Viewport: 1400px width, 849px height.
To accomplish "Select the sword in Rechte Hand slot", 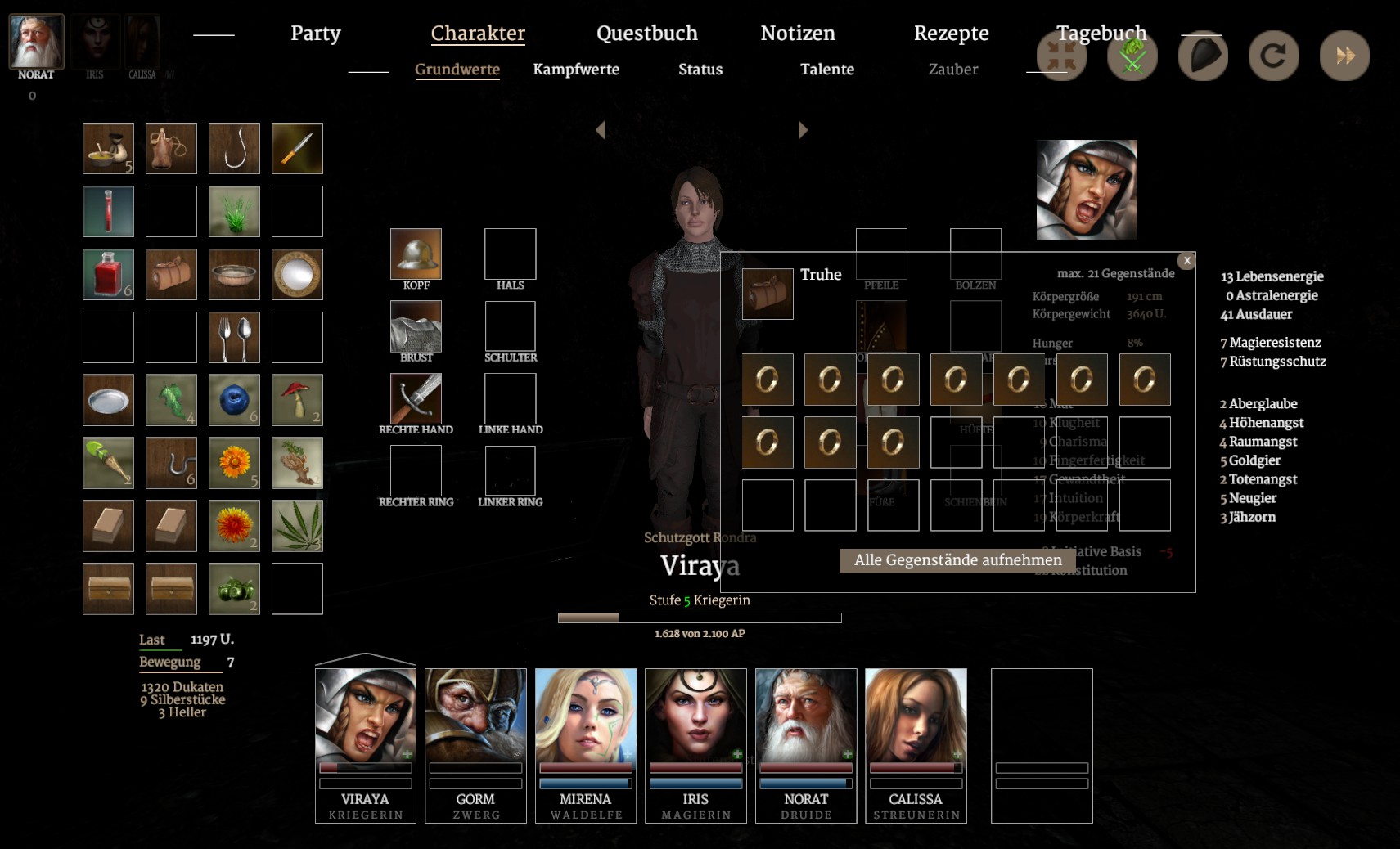I will tap(416, 398).
